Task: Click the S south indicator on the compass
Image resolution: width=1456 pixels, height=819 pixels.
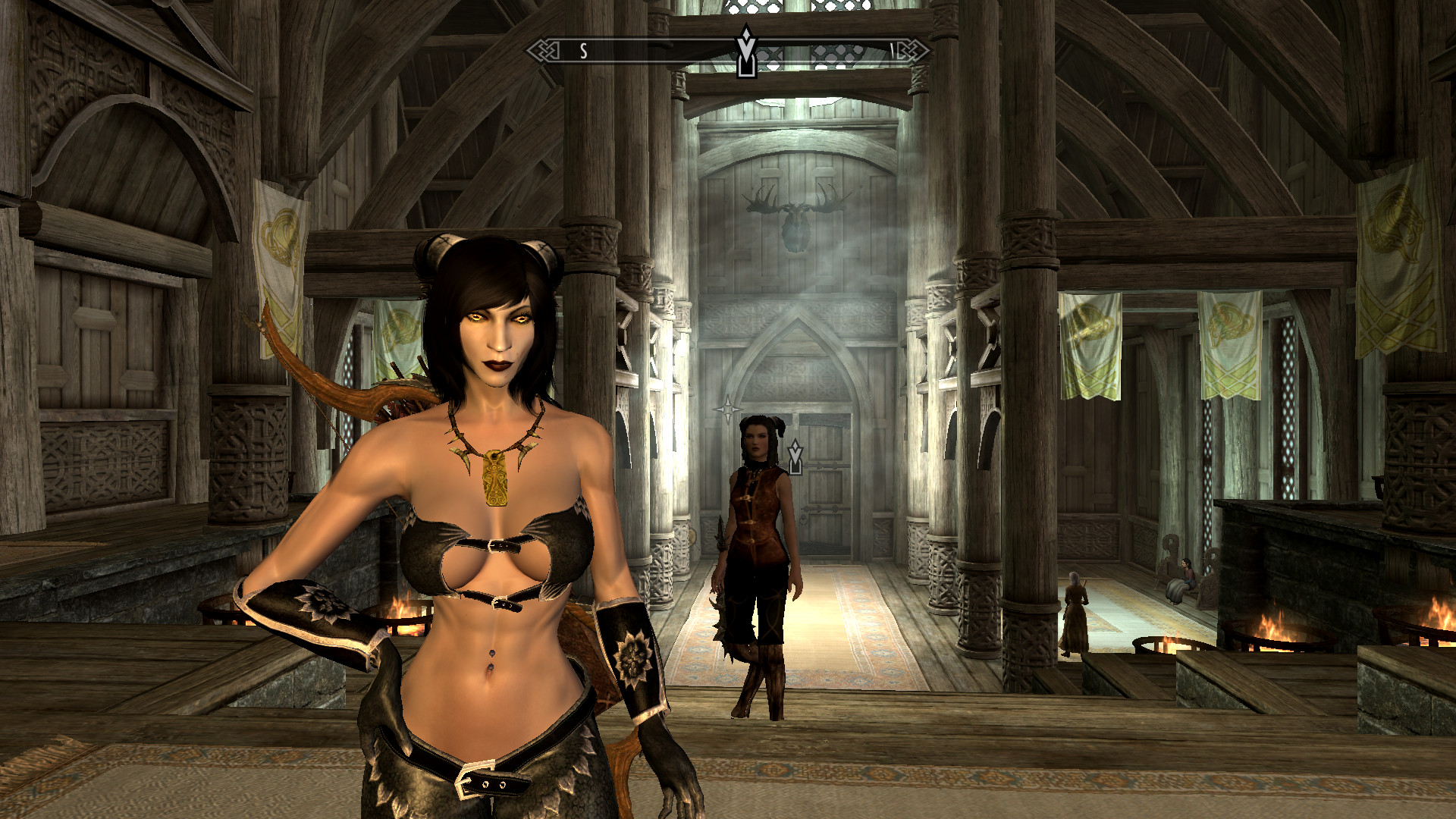Action: [583, 52]
